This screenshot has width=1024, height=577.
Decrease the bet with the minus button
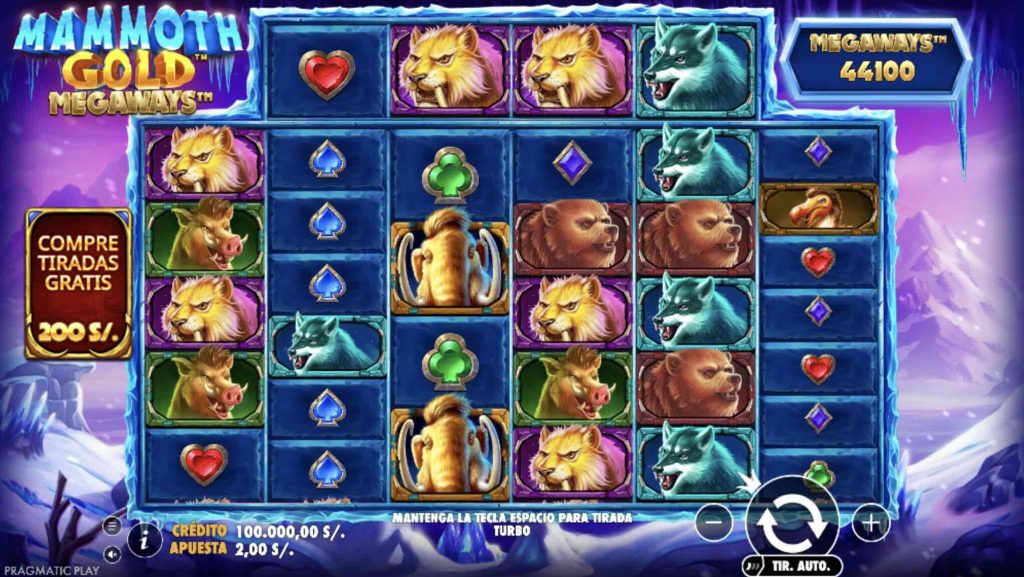point(713,522)
